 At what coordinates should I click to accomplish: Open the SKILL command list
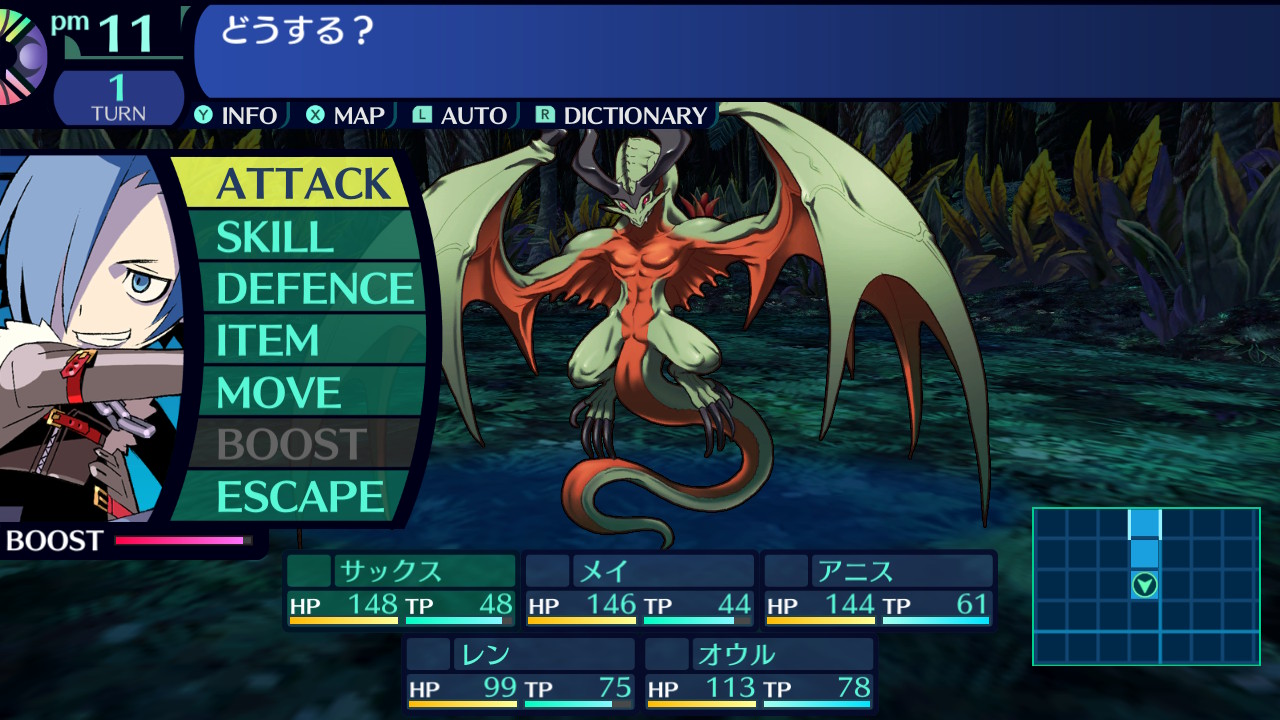pyautogui.click(x=274, y=237)
